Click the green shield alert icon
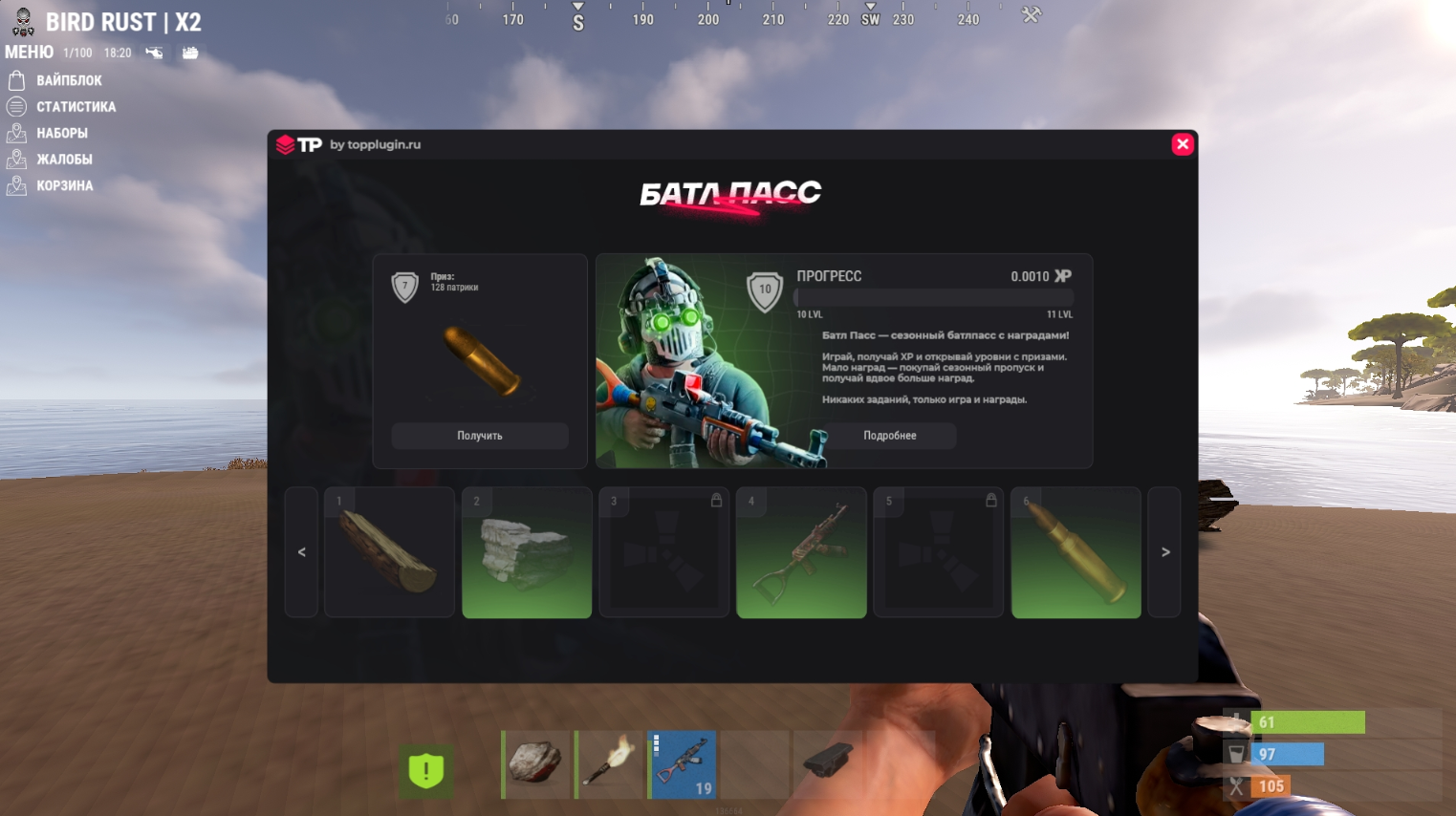This screenshot has height=816, width=1456. tap(426, 770)
